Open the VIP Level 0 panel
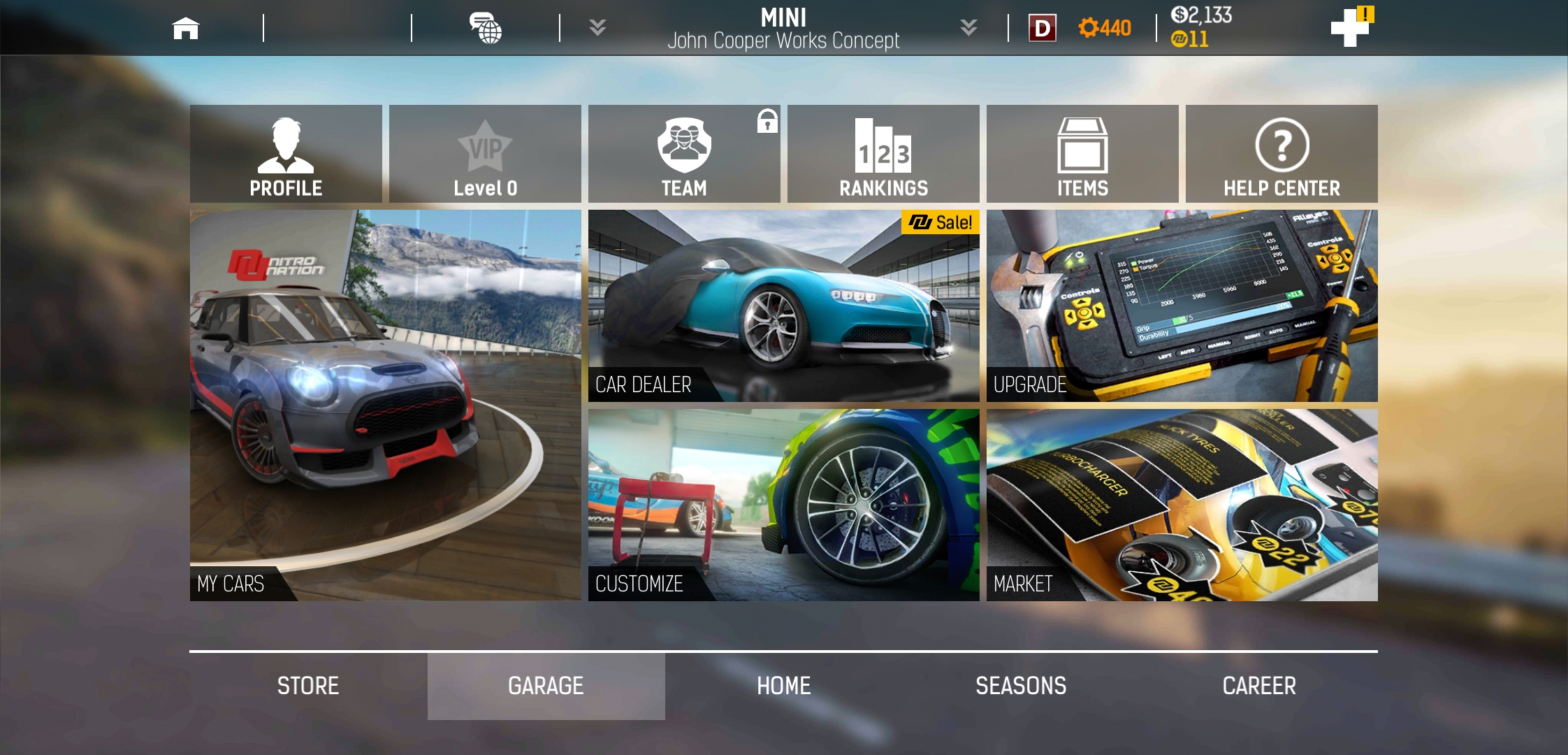The width and height of the screenshot is (1568, 755). 485,154
